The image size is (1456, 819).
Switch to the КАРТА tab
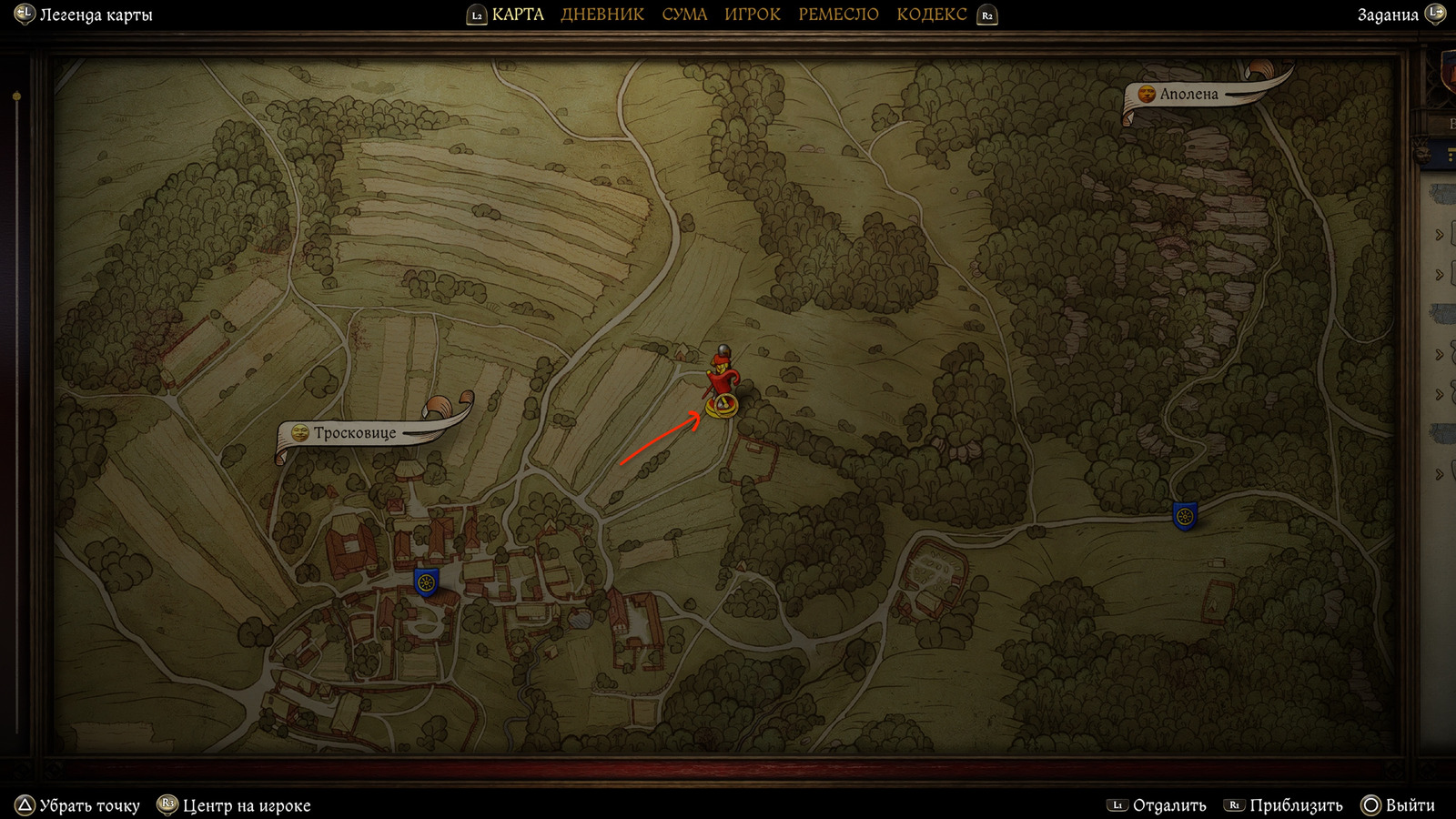(x=518, y=15)
